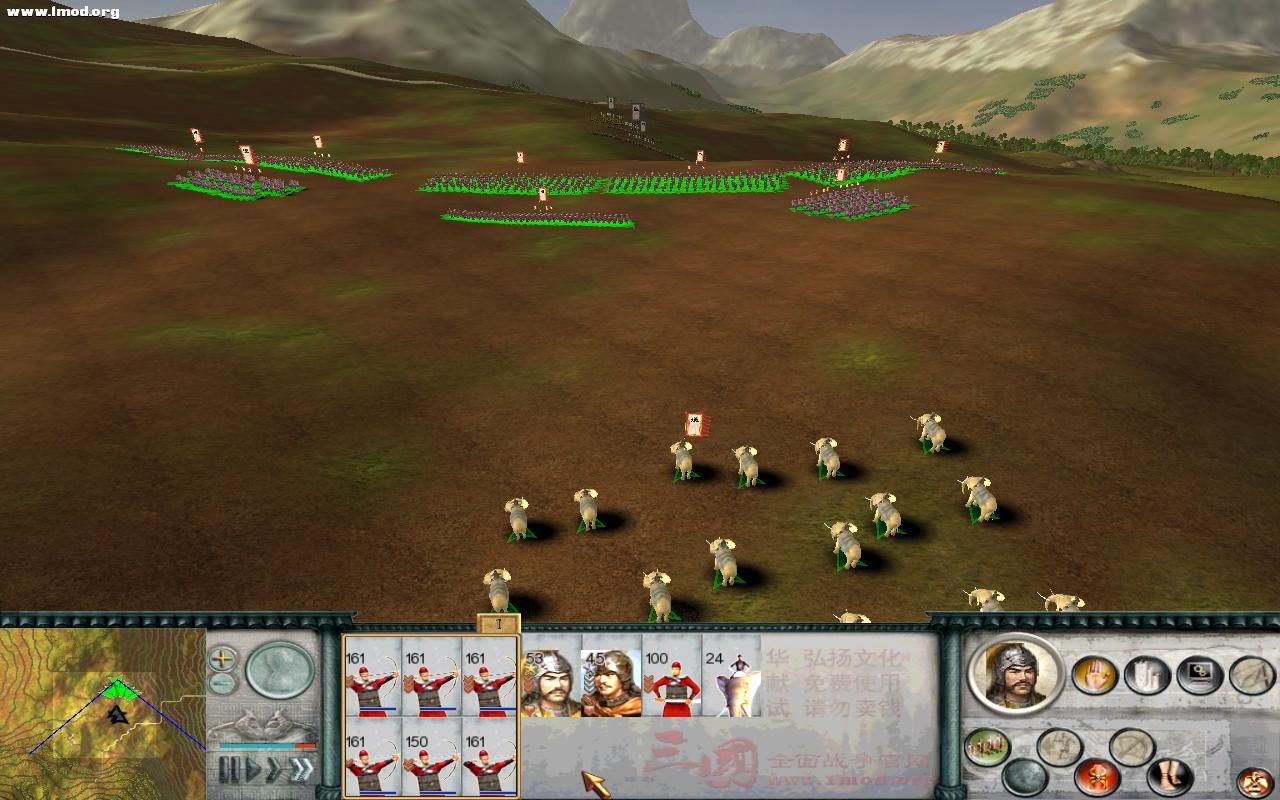The image size is (1280, 800).
Task: Activate the special ability flame icon
Action: pyautogui.click(x=1095, y=777)
